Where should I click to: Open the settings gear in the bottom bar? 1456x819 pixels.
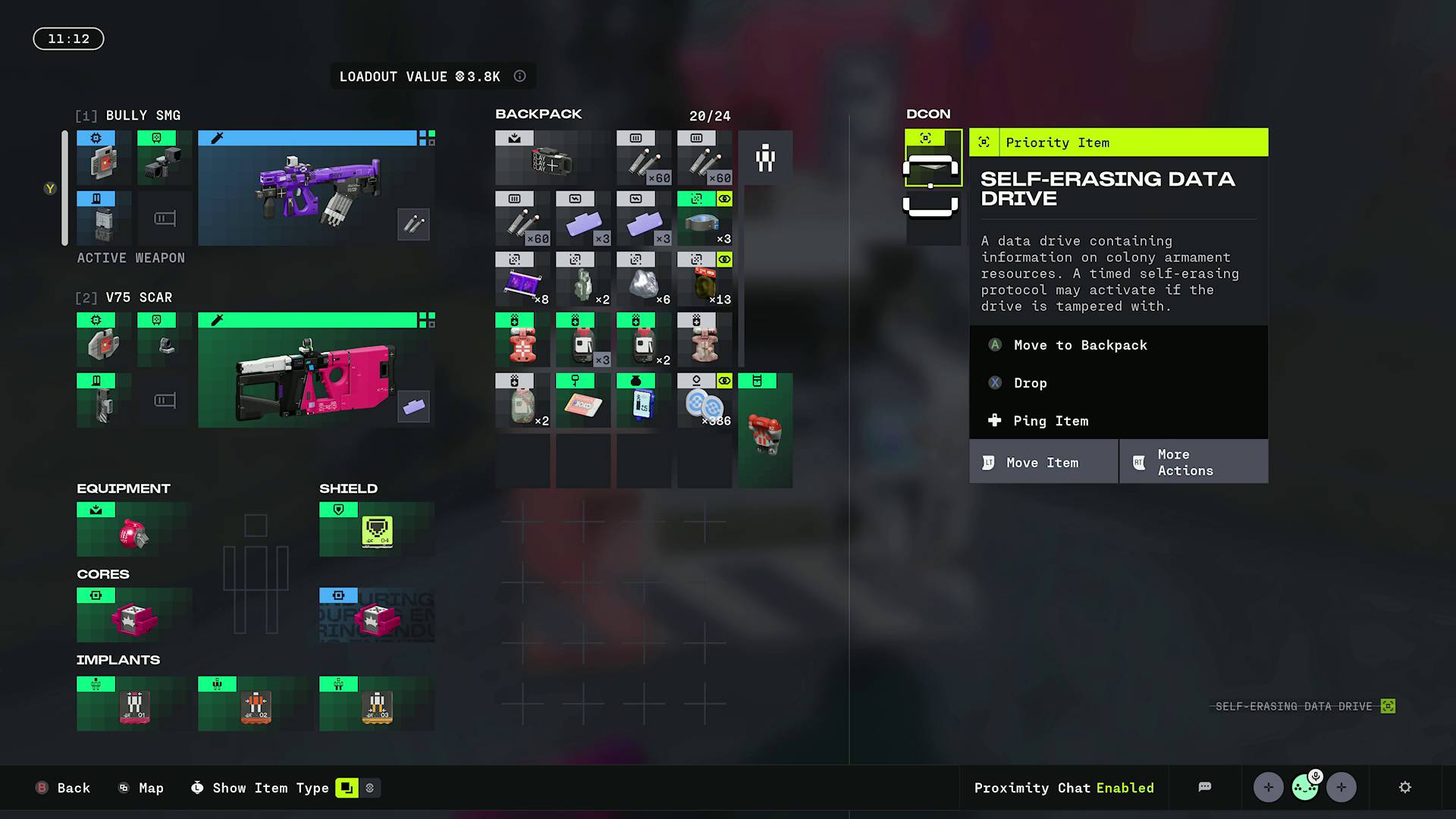coord(1407,788)
